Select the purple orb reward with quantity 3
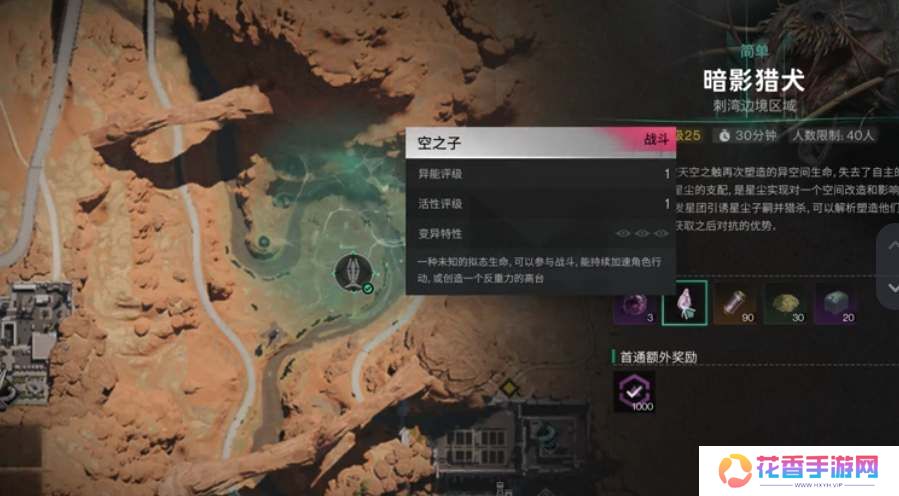The width and height of the screenshot is (899, 496). [634, 304]
